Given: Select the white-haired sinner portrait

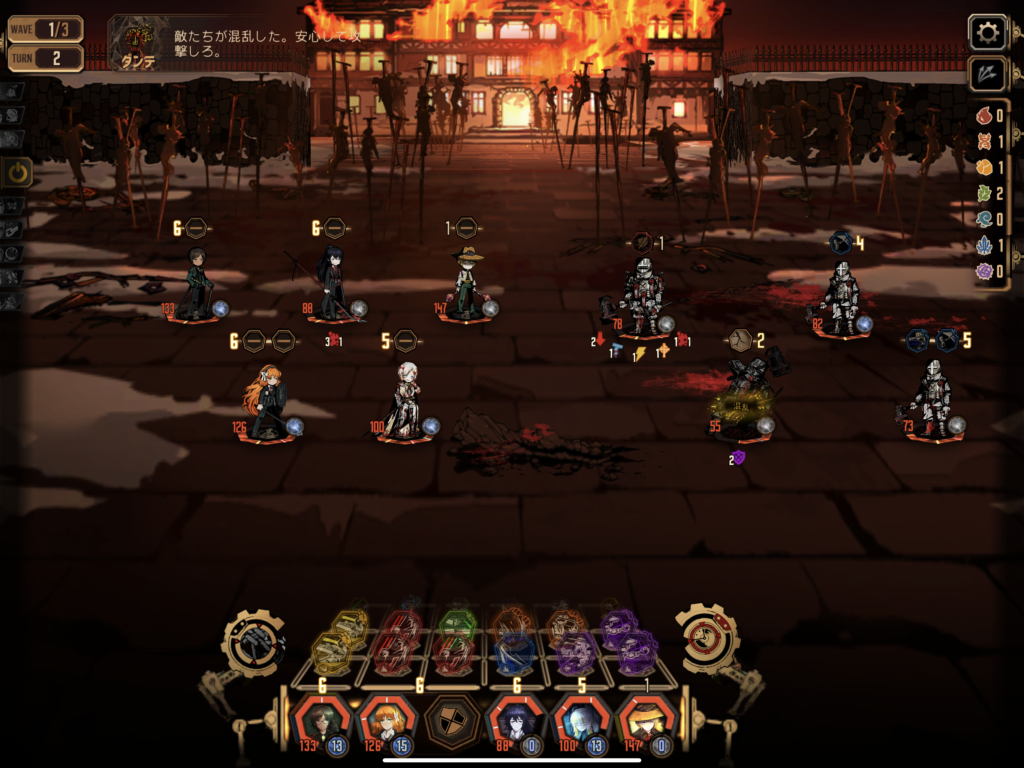Looking at the screenshot, I should pos(579,720).
